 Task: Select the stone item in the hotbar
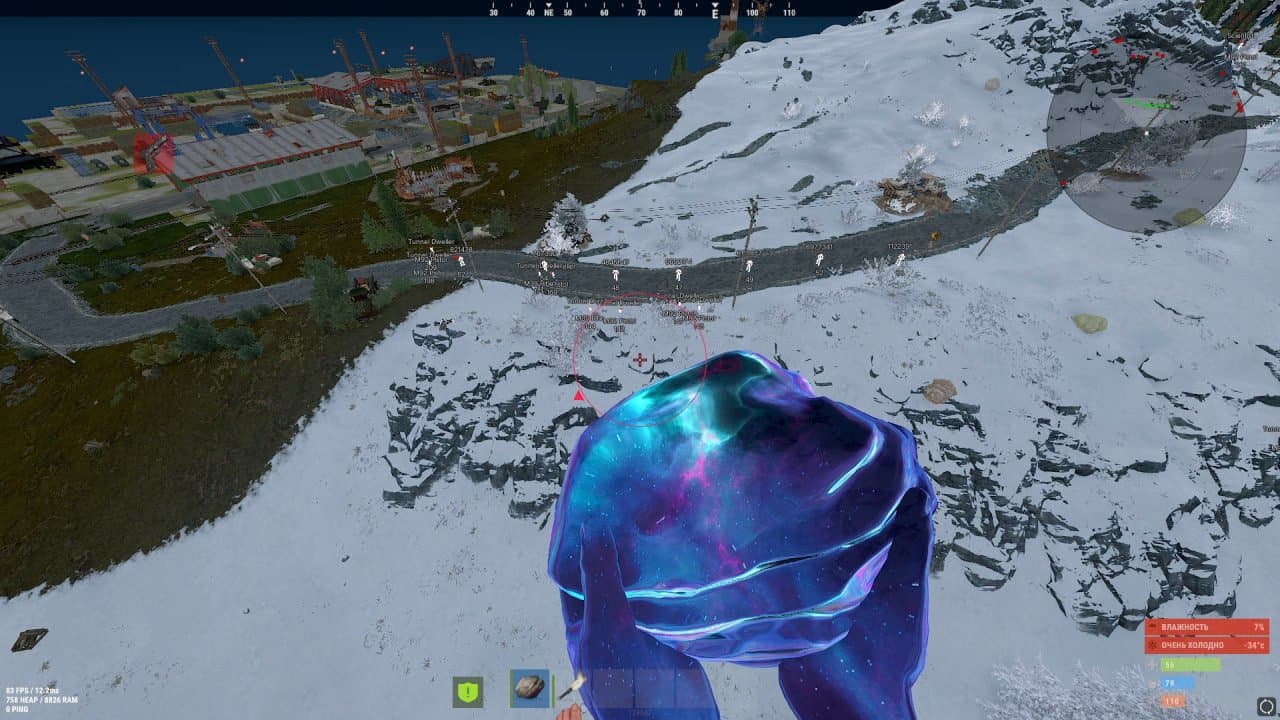[528, 686]
